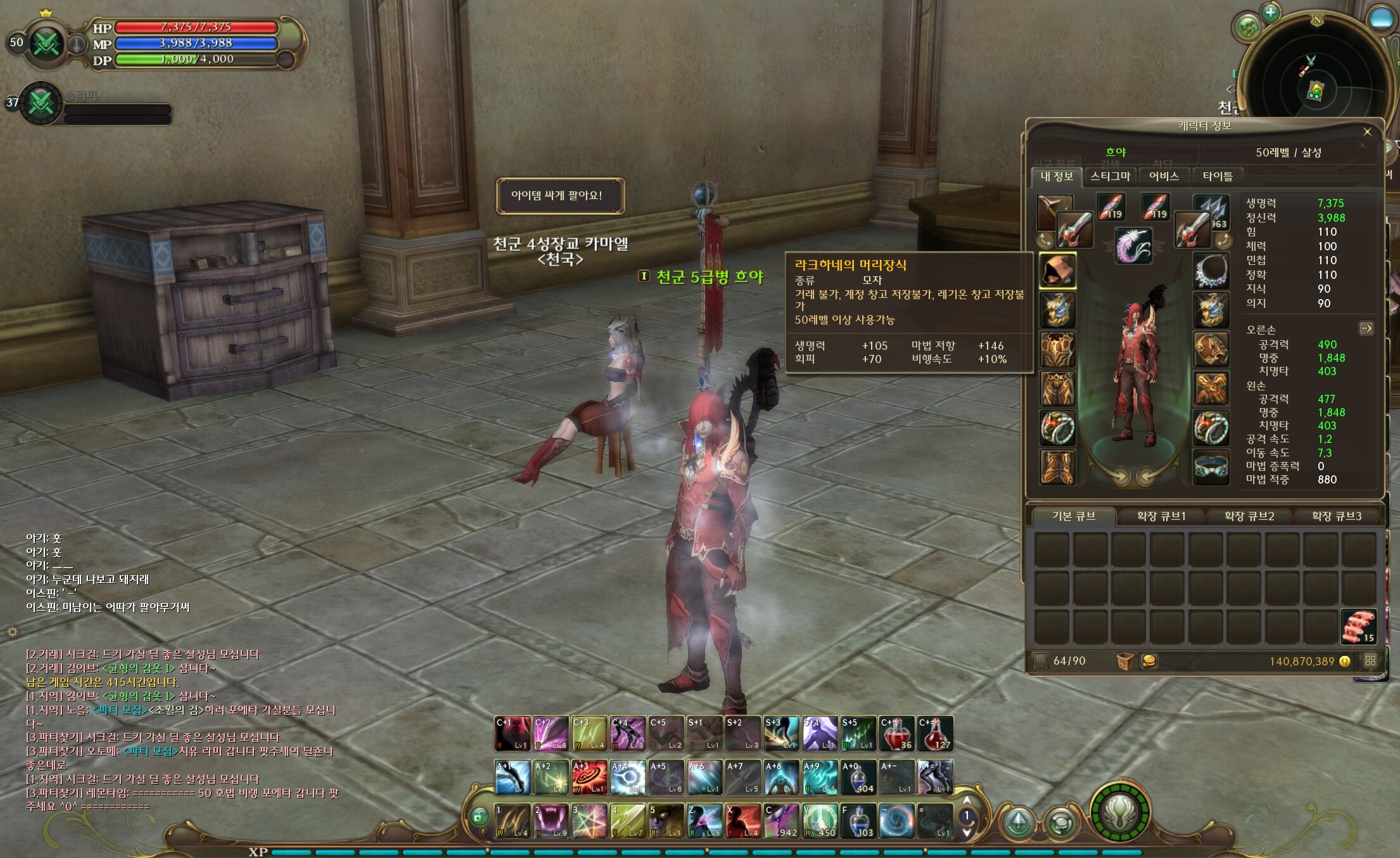Screen dimensions: 1400x858
Task: Show the 타이틀 tab
Action: 1217,176
